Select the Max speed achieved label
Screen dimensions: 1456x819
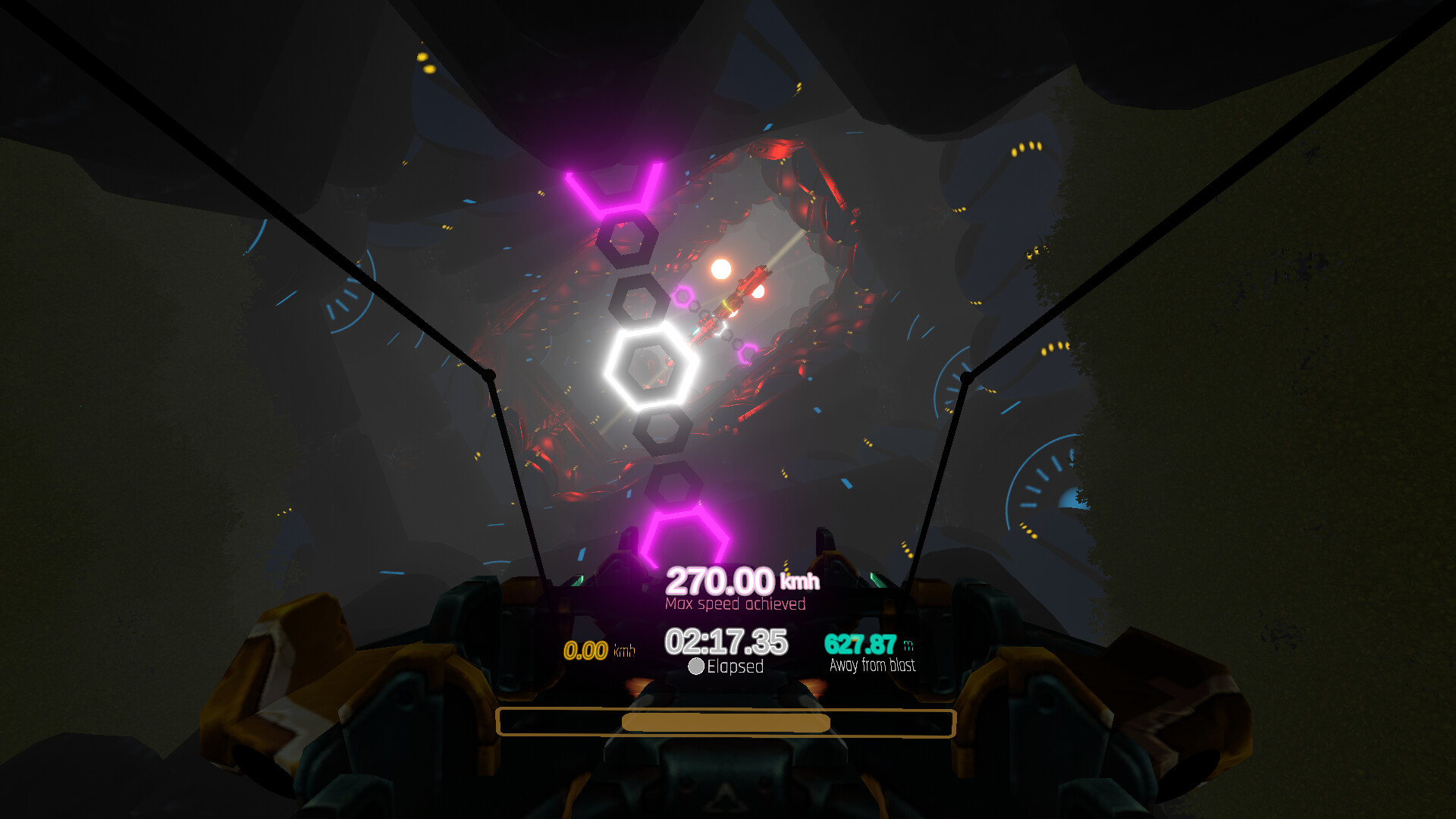[x=735, y=604]
